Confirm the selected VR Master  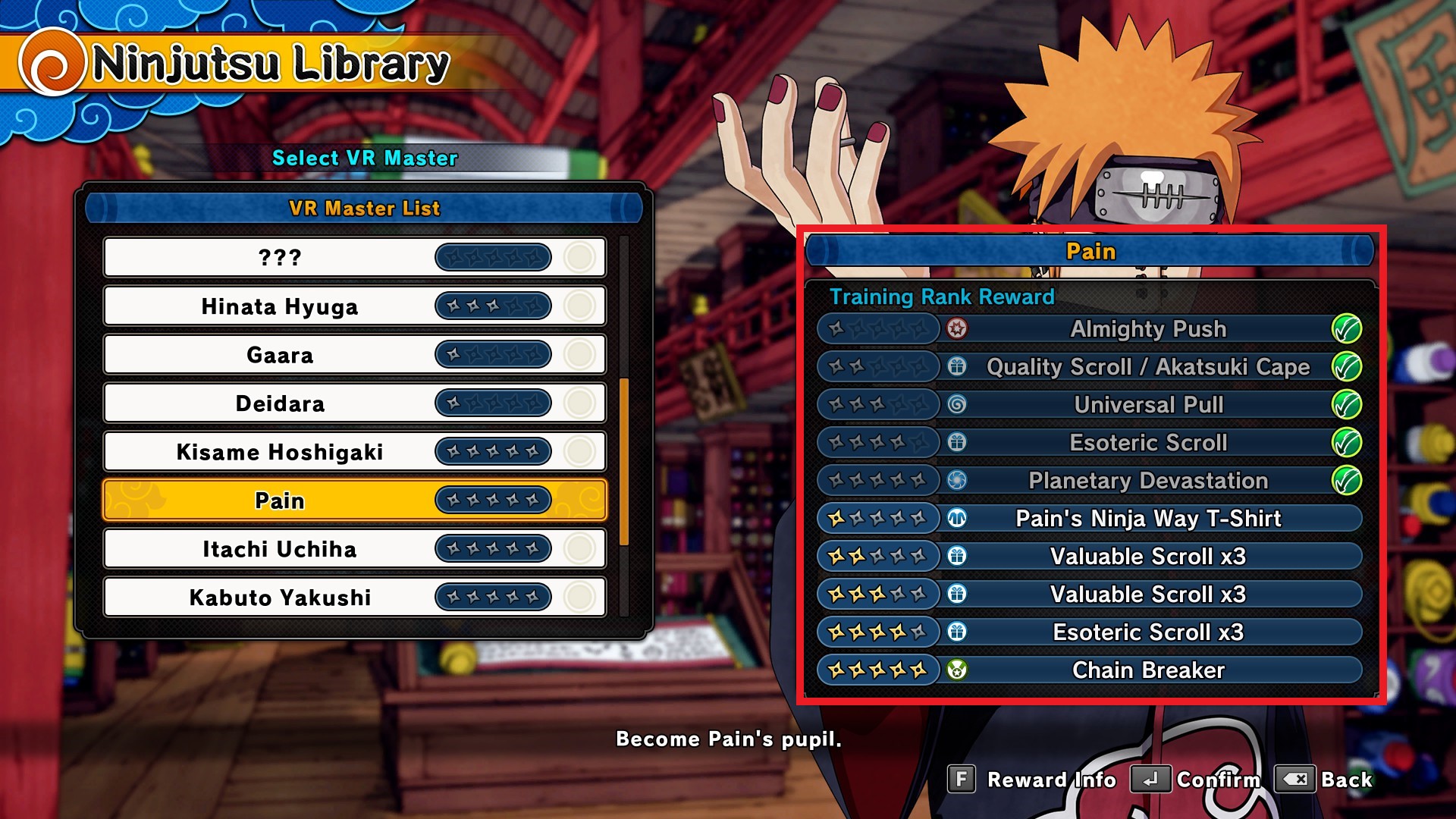pos(1196,780)
